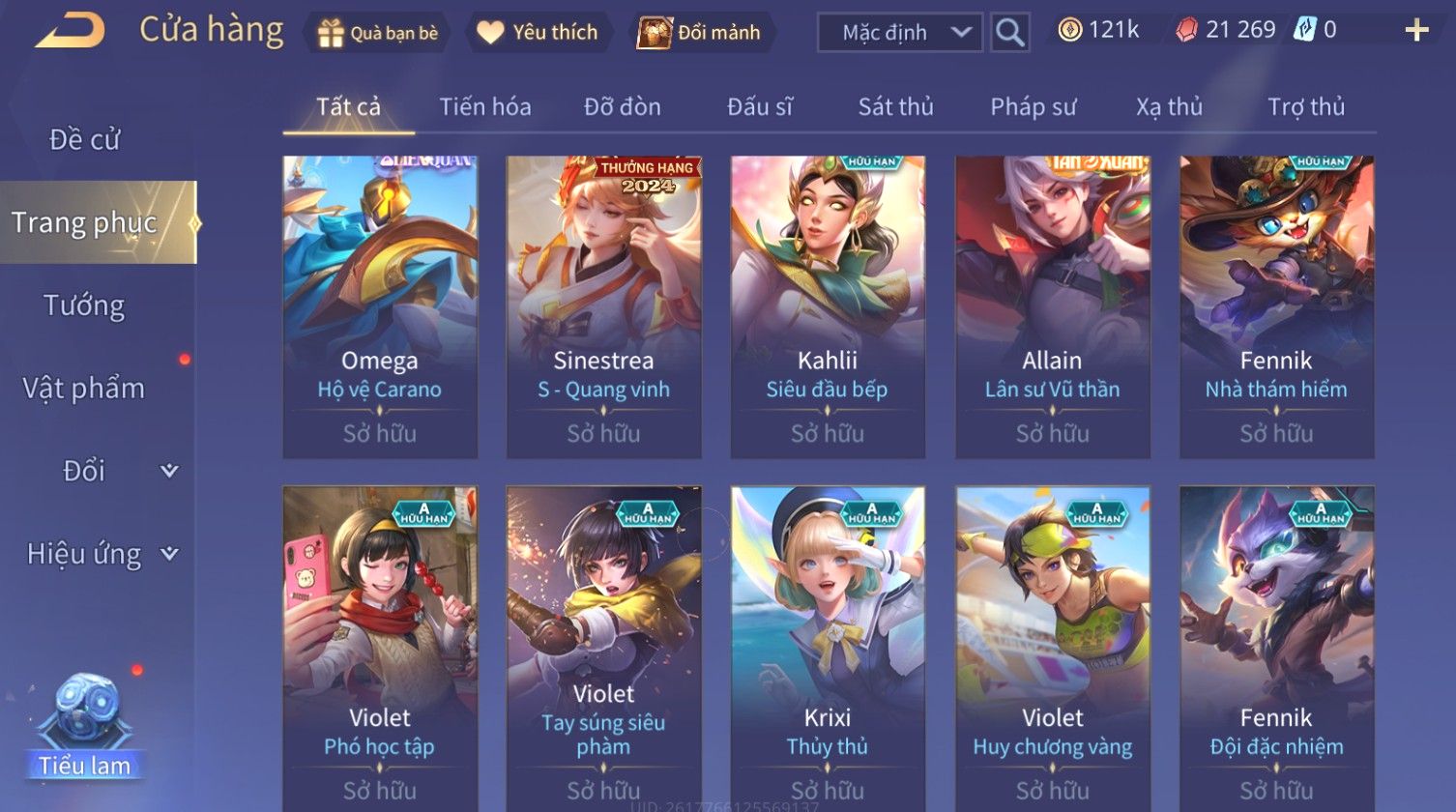Open the Yêu thích favorites list

click(539, 33)
